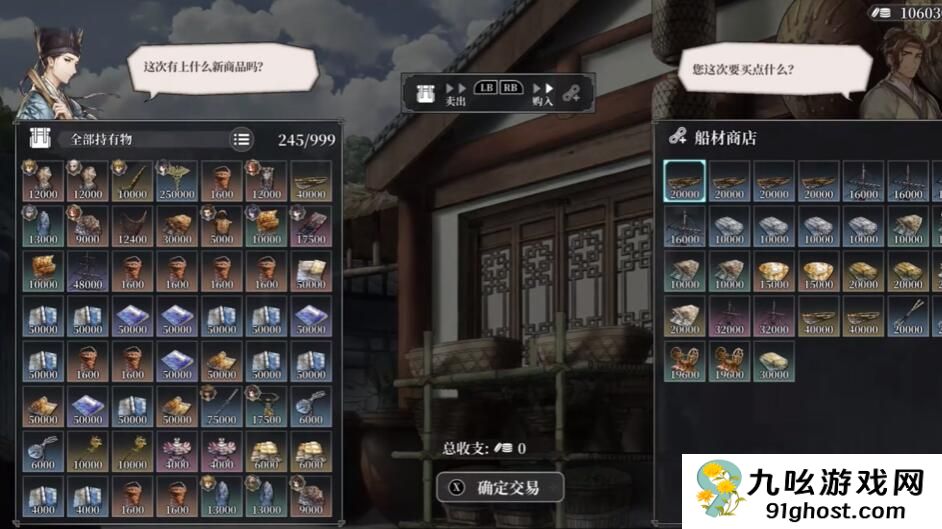Click the 确定交易 confirm trade button
This screenshot has height=529, width=942.
point(500,488)
